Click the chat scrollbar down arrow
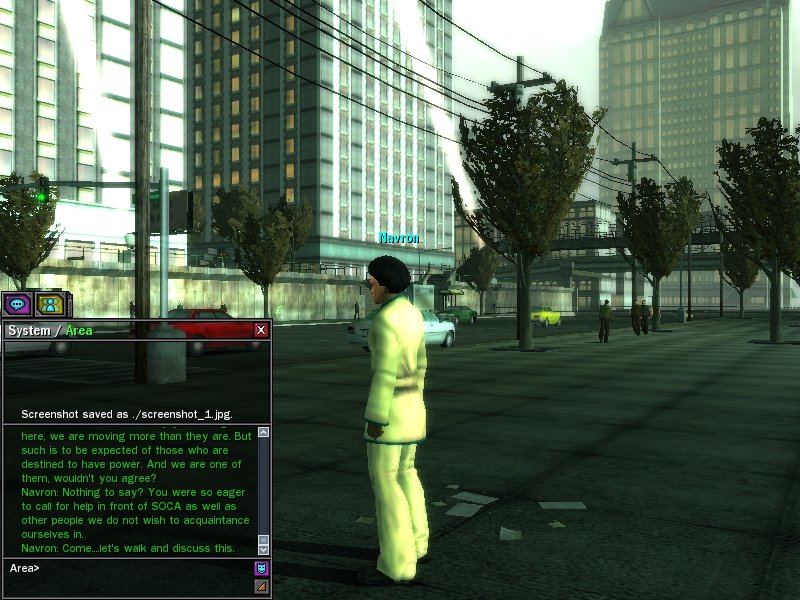 (263, 549)
